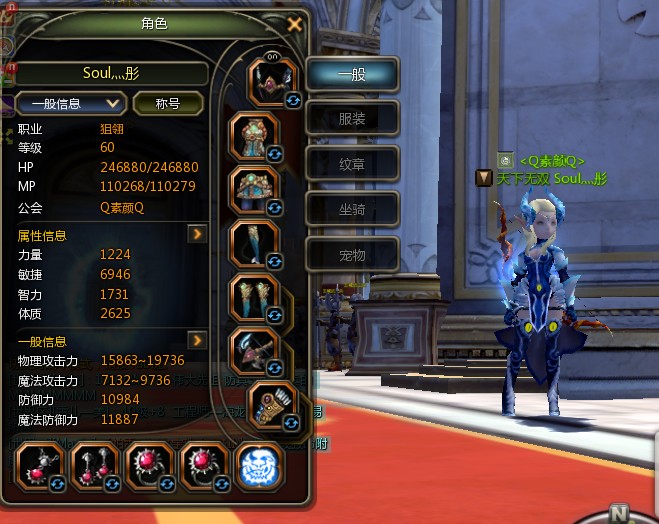Click the 称号 title button
The height and width of the screenshot is (524, 659).
168,103
